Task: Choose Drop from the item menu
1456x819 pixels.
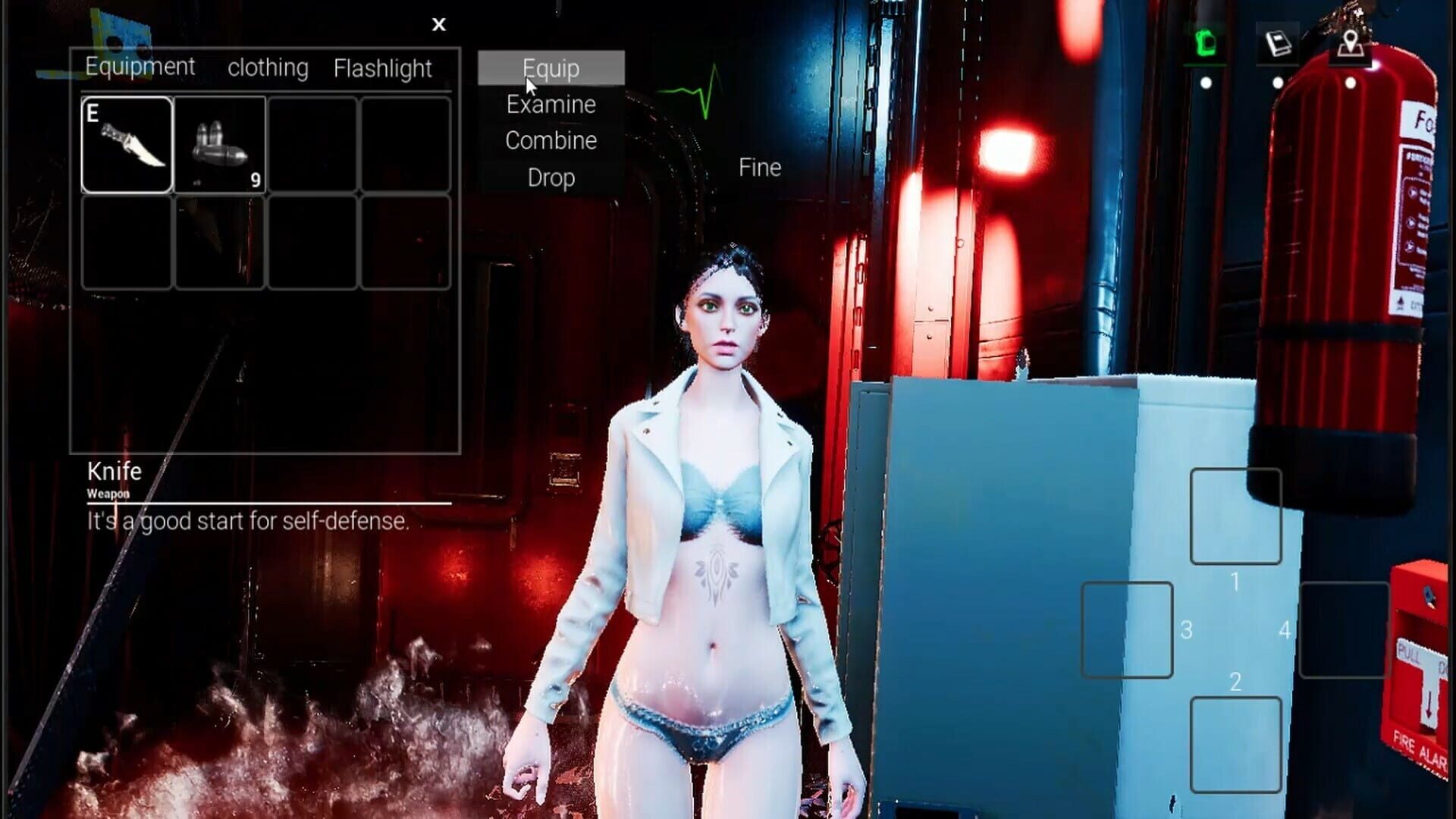Action: pyautogui.click(x=551, y=178)
